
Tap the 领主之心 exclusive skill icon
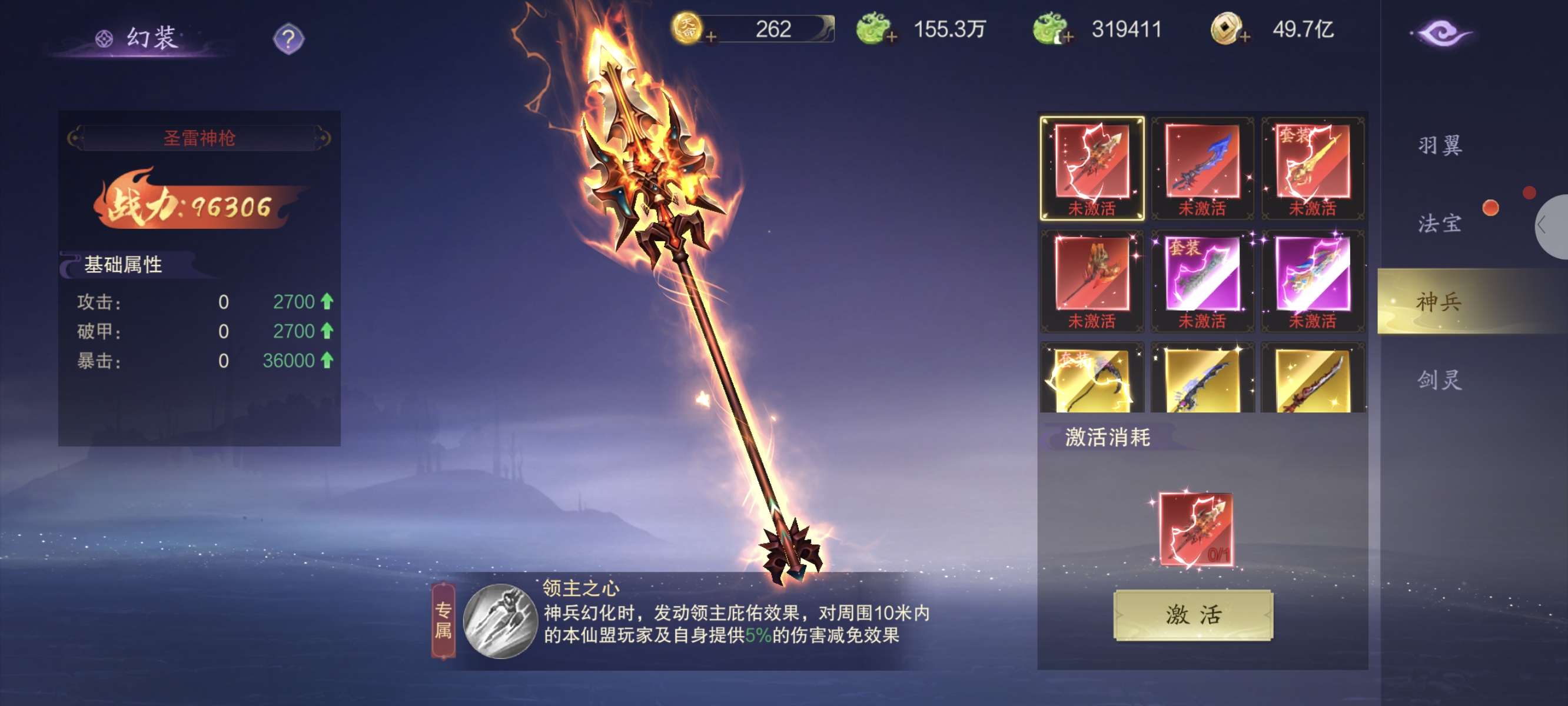tap(500, 621)
